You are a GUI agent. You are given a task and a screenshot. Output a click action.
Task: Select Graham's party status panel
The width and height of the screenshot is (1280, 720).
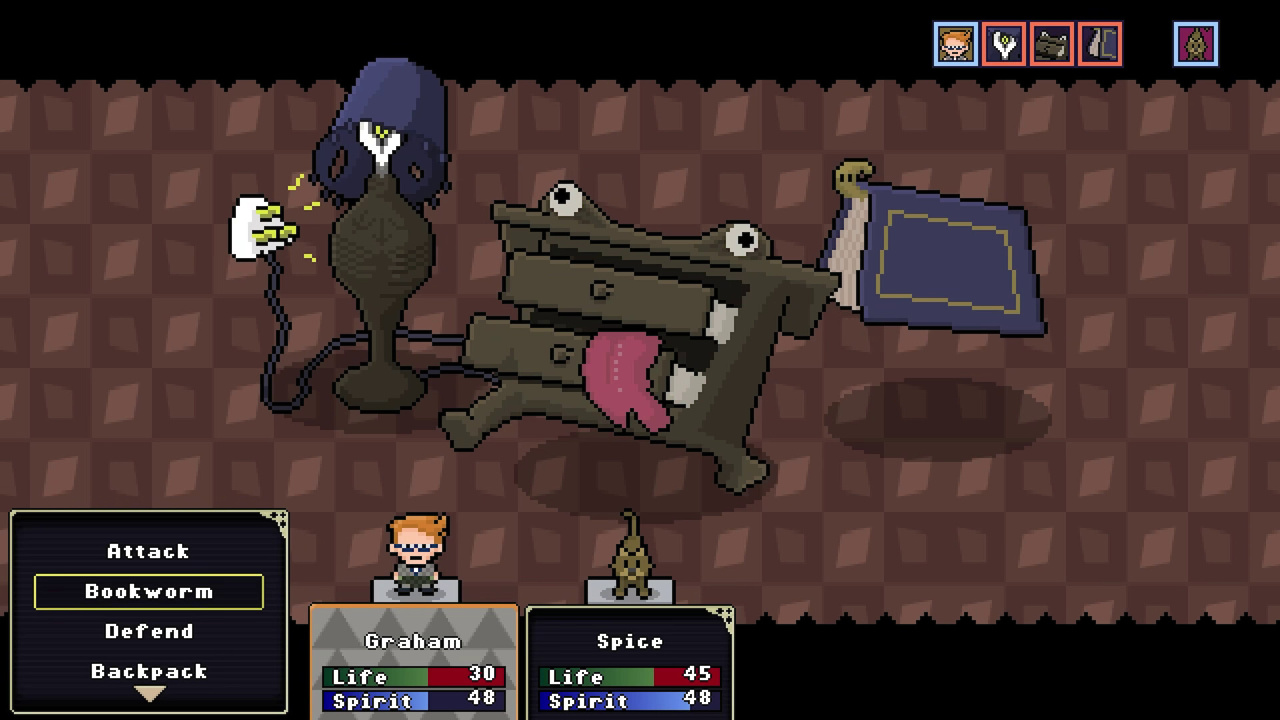pos(414,662)
